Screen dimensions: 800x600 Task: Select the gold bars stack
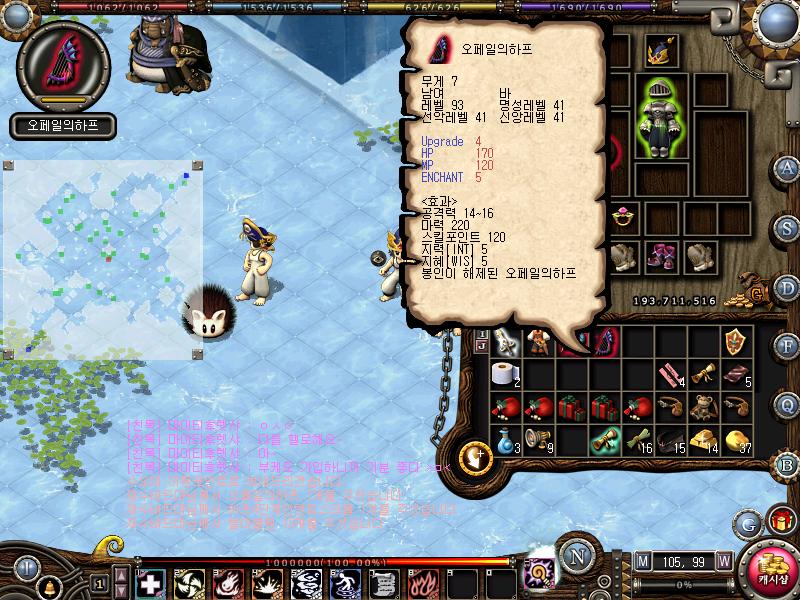pyautogui.click(x=706, y=440)
